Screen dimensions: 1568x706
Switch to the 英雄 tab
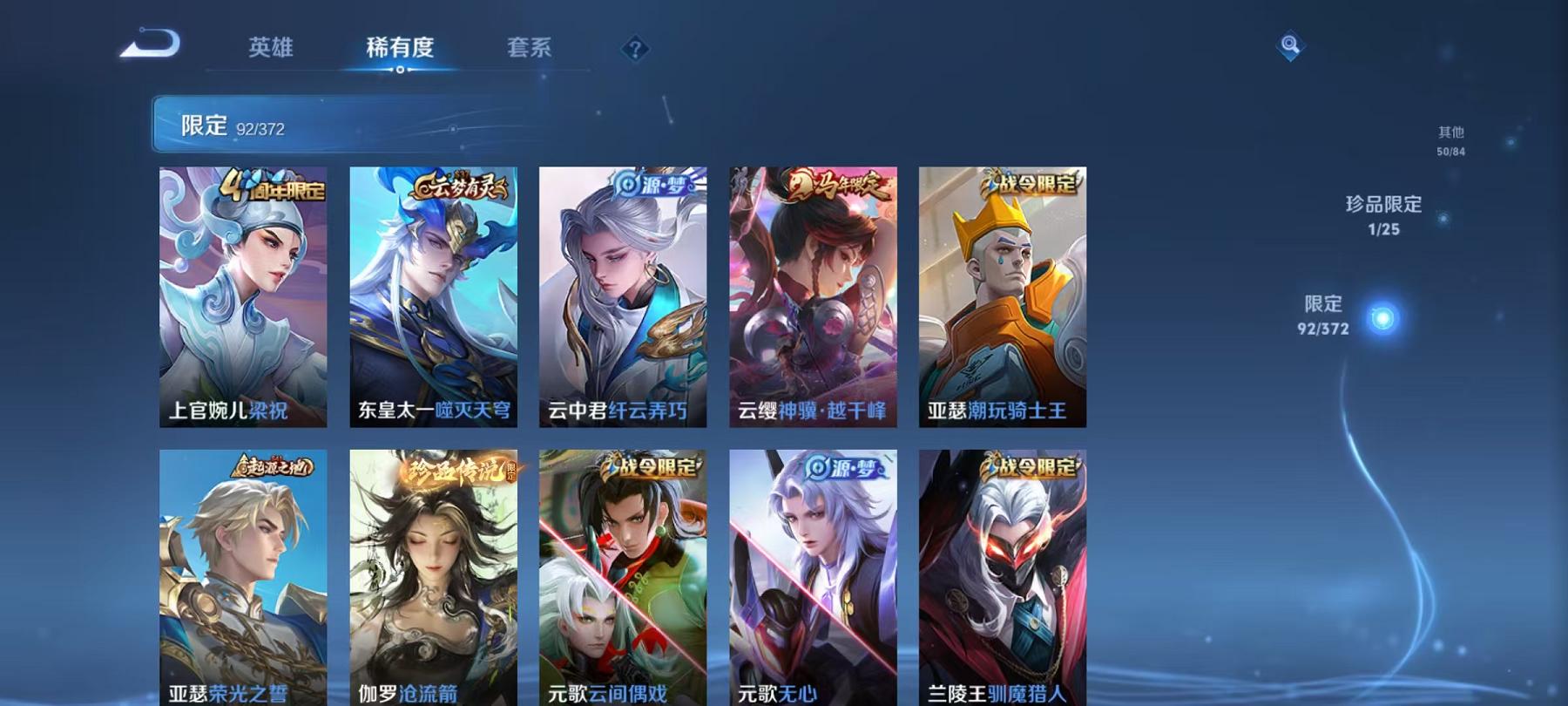(x=271, y=49)
